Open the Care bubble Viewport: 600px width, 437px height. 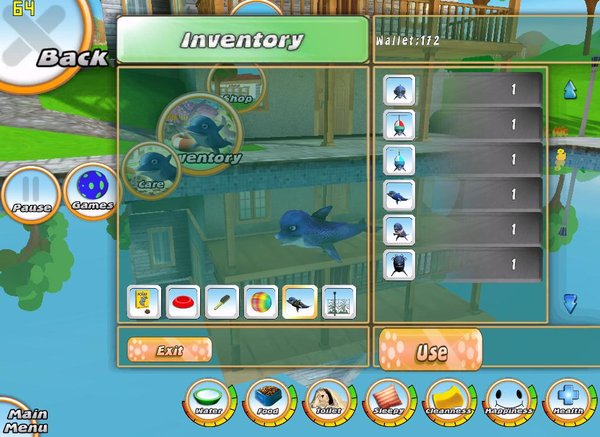coord(150,172)
